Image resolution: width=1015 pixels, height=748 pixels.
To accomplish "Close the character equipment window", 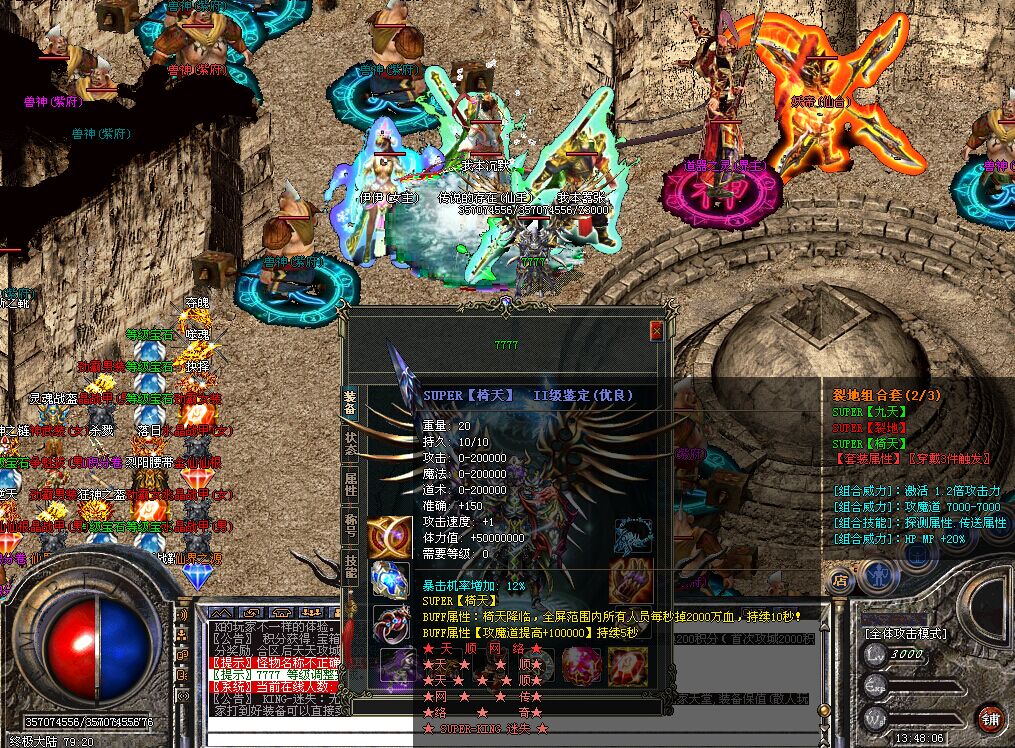I will [x=656, y=330].
